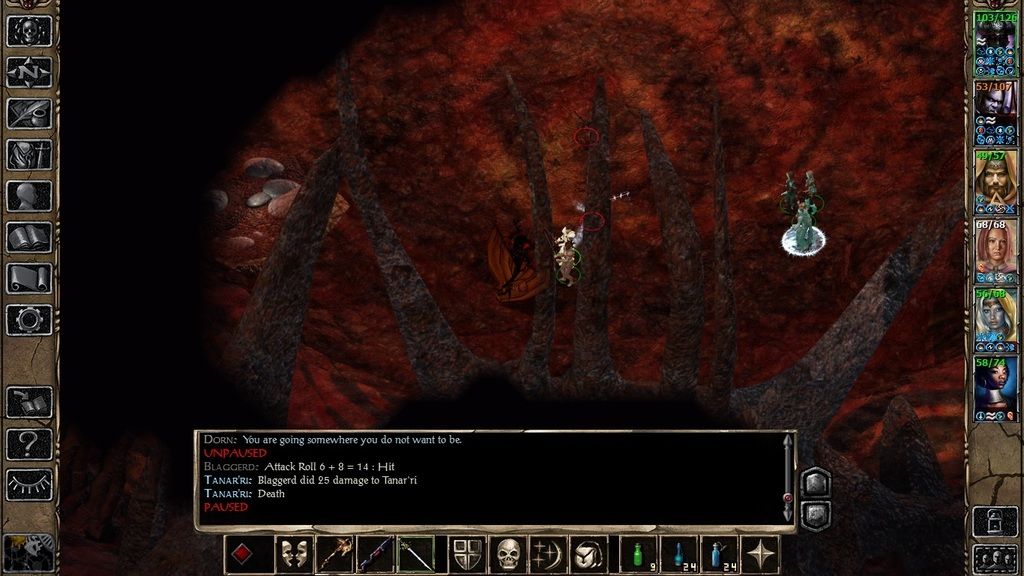Open the area map (compass button)
Viewport: 1024px width, 576px height.
coord(29,71)
